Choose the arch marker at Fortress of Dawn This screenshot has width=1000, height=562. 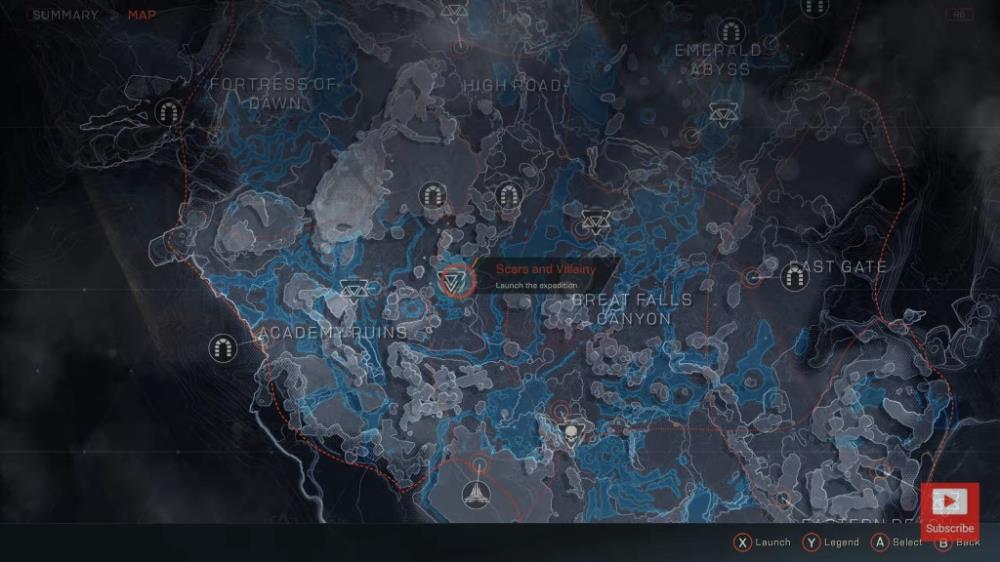[x=168, y=113]
